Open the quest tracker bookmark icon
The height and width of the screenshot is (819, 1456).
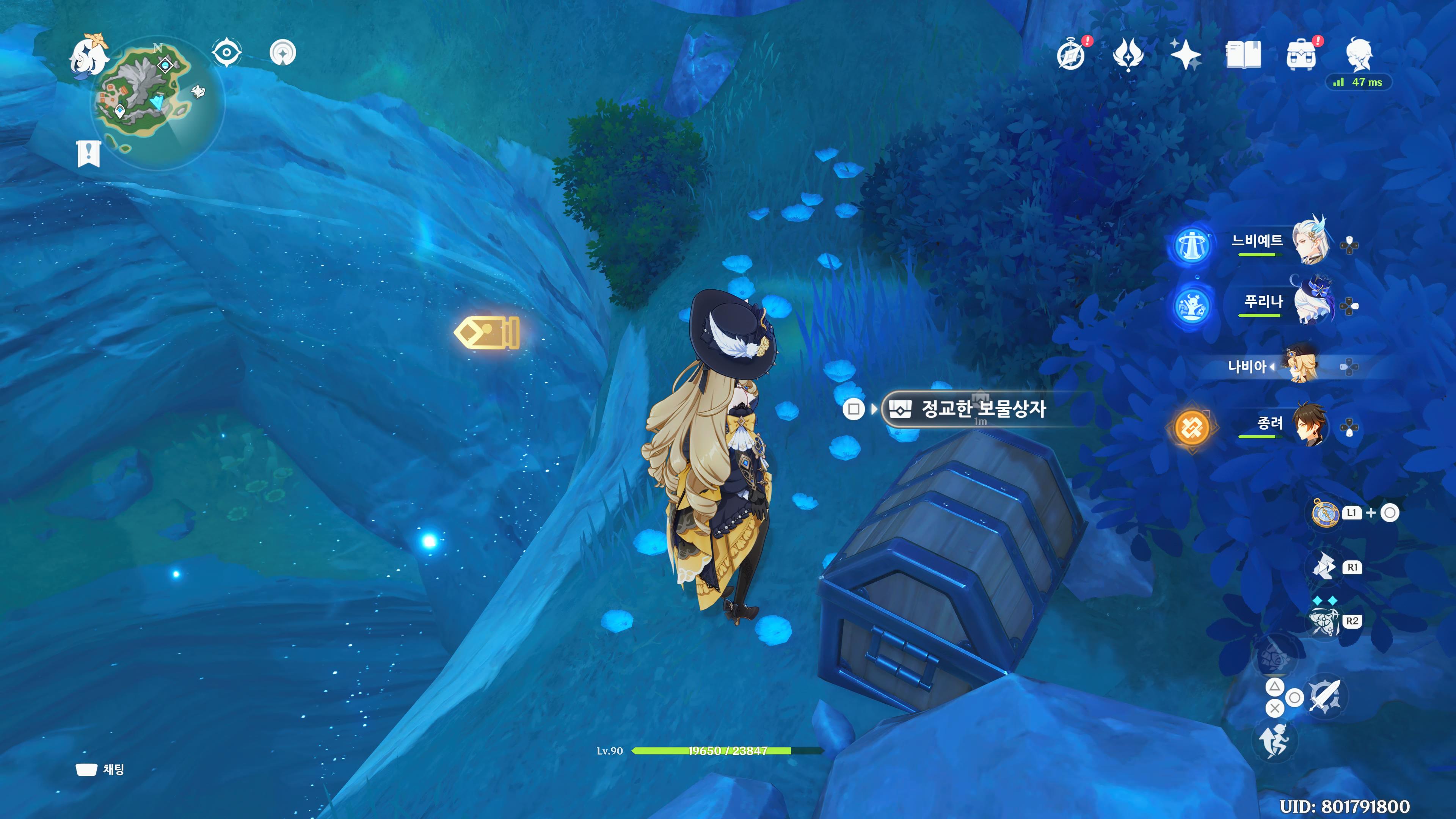point(88,154)
